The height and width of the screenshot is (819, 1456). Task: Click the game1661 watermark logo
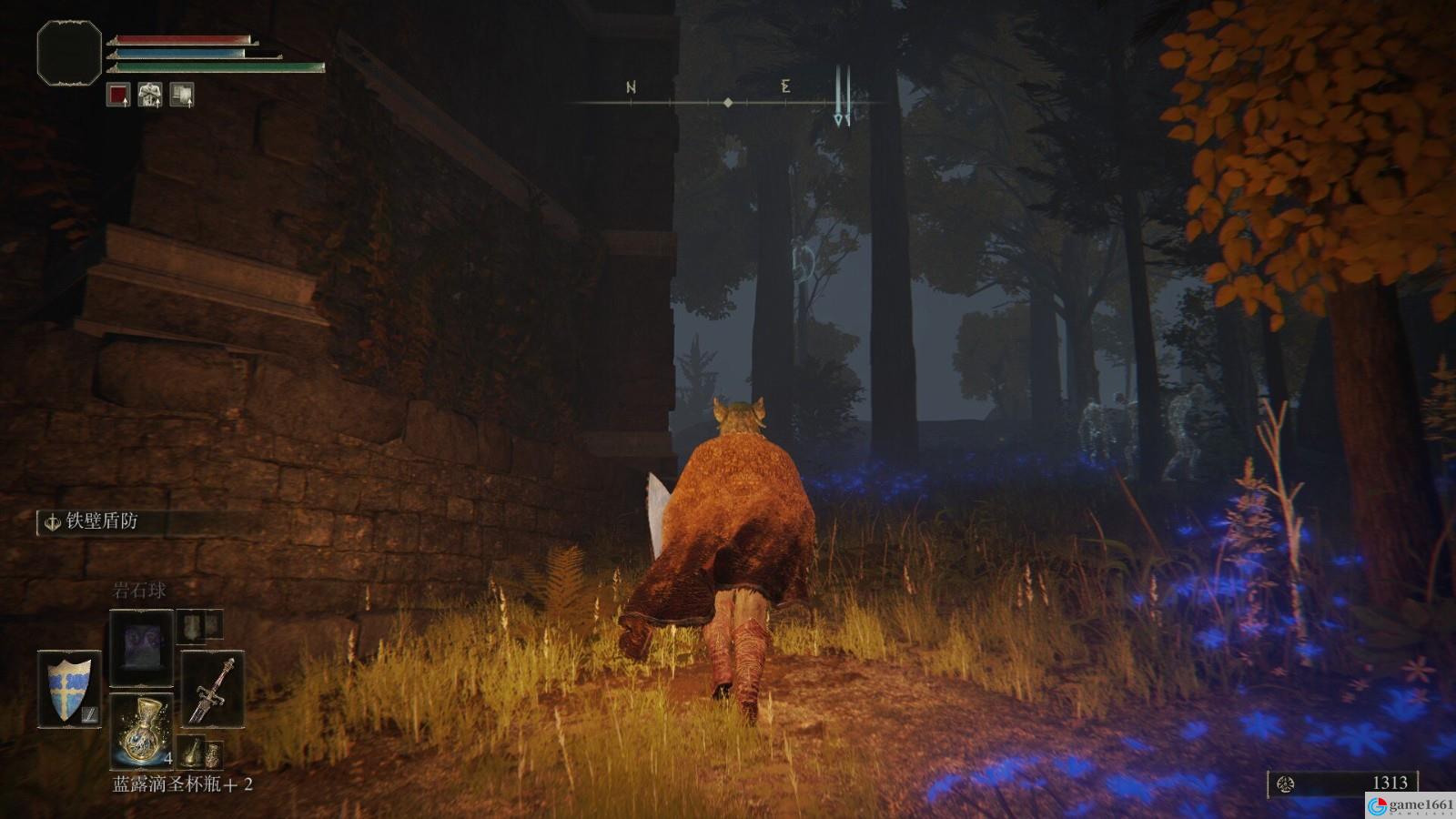(x=1410, y=805)
